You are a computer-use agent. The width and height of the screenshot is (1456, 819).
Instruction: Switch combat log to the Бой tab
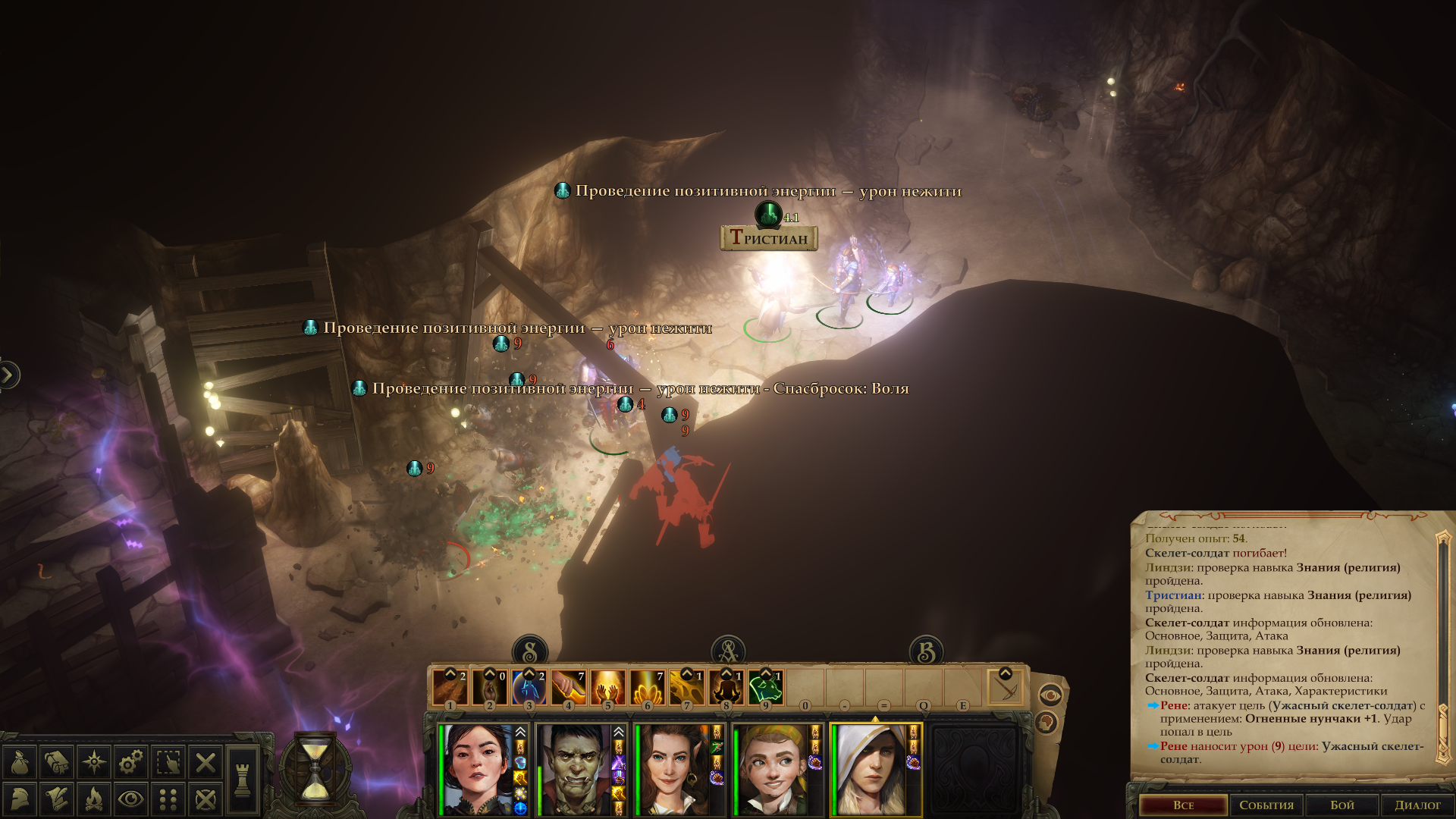[x=1341, y=805]
